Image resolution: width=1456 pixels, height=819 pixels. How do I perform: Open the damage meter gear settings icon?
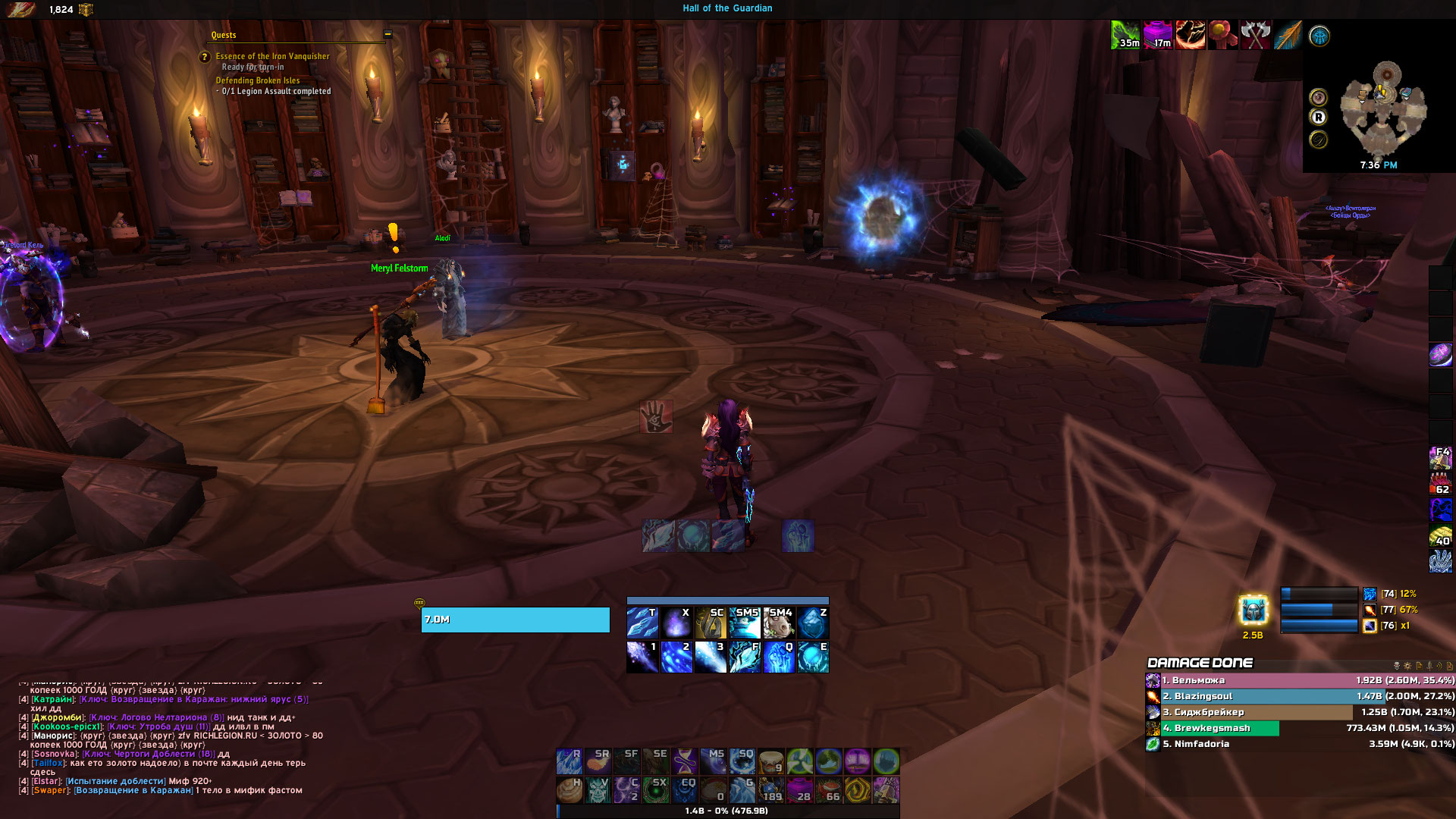[x=1407, y=666]
